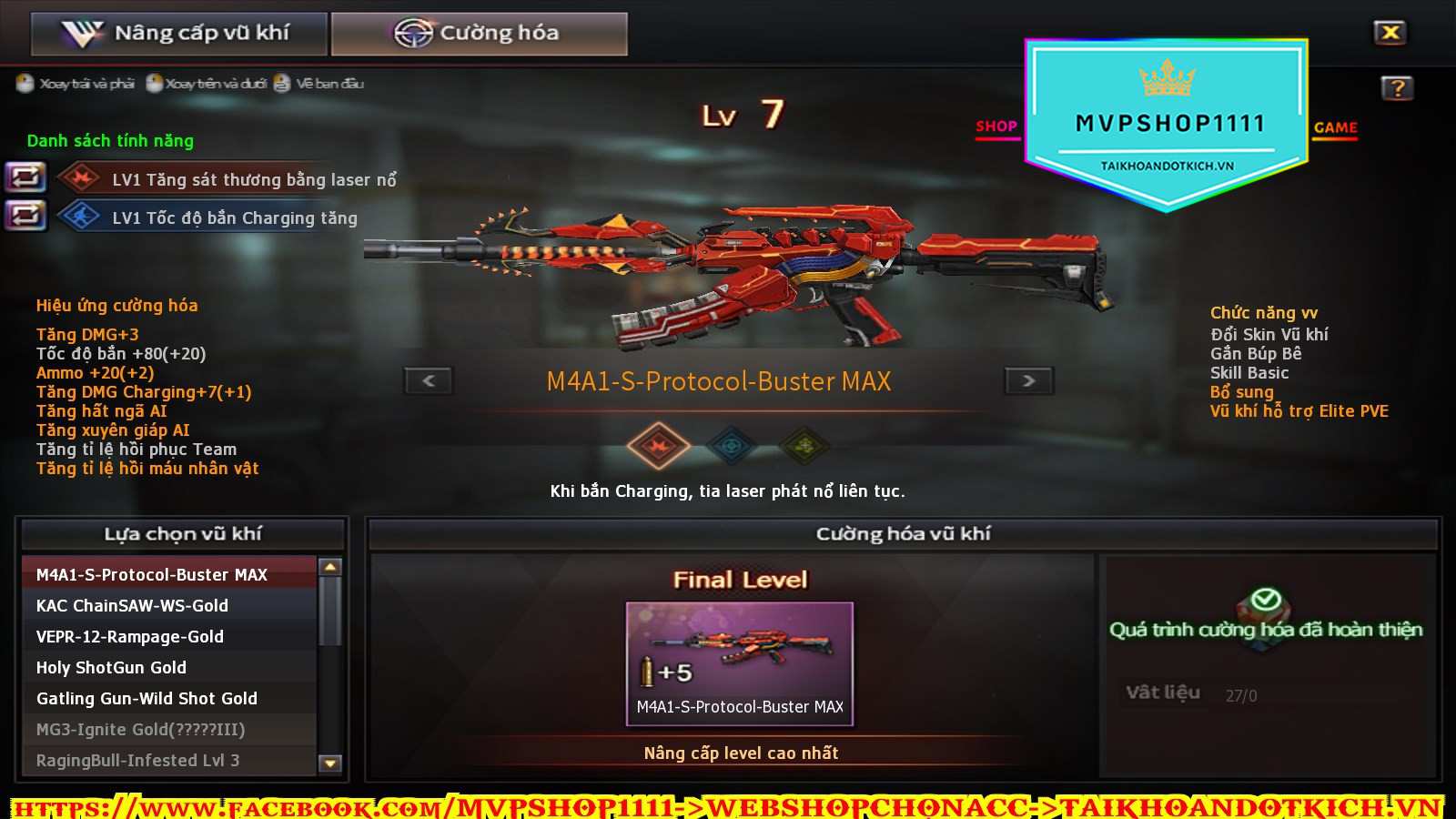
Task: Close the weapon upgrade window
Action: tap(1390, 33)
